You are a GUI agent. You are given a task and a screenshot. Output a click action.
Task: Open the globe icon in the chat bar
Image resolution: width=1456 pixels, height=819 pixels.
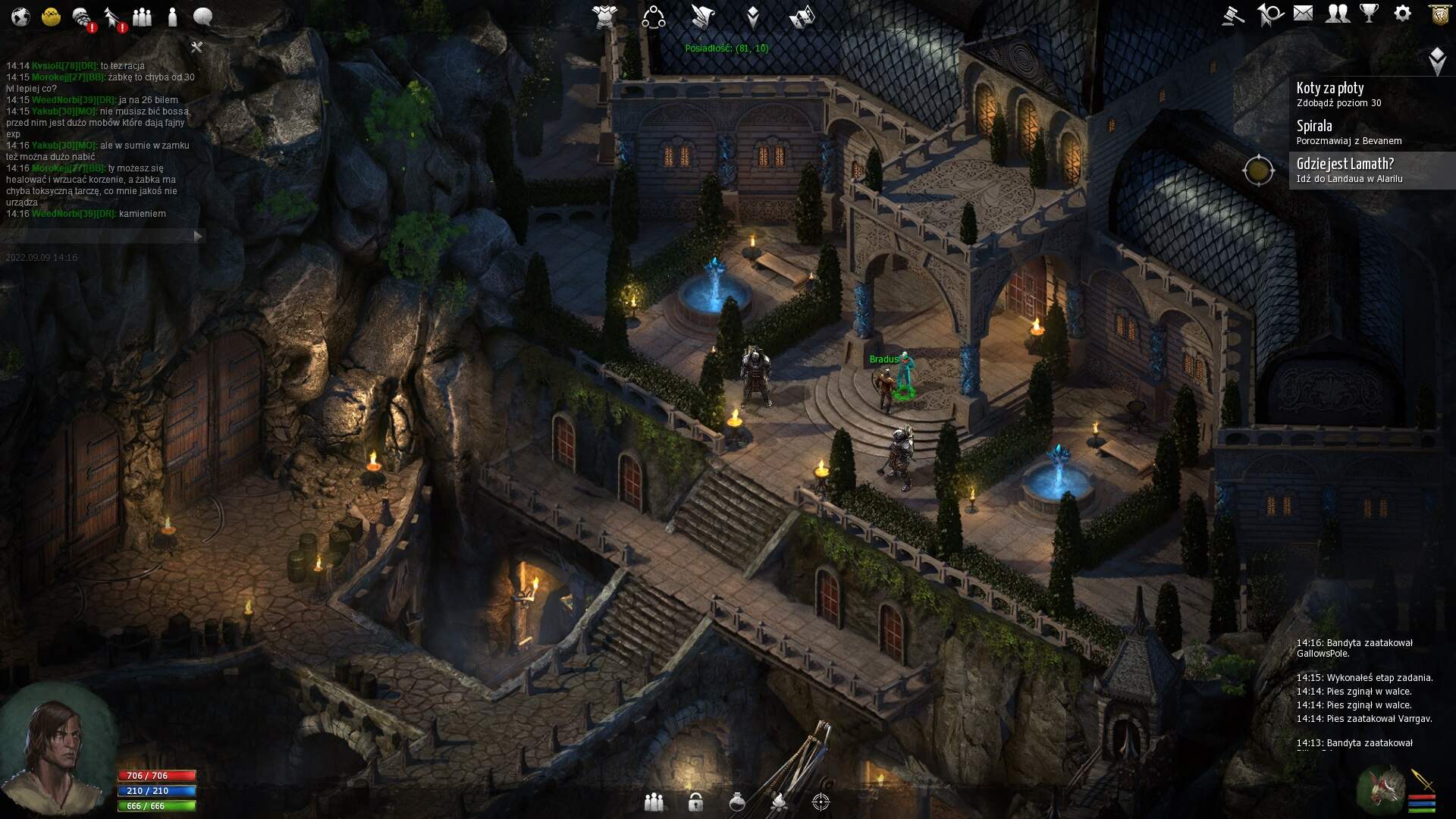pos(20,17)
